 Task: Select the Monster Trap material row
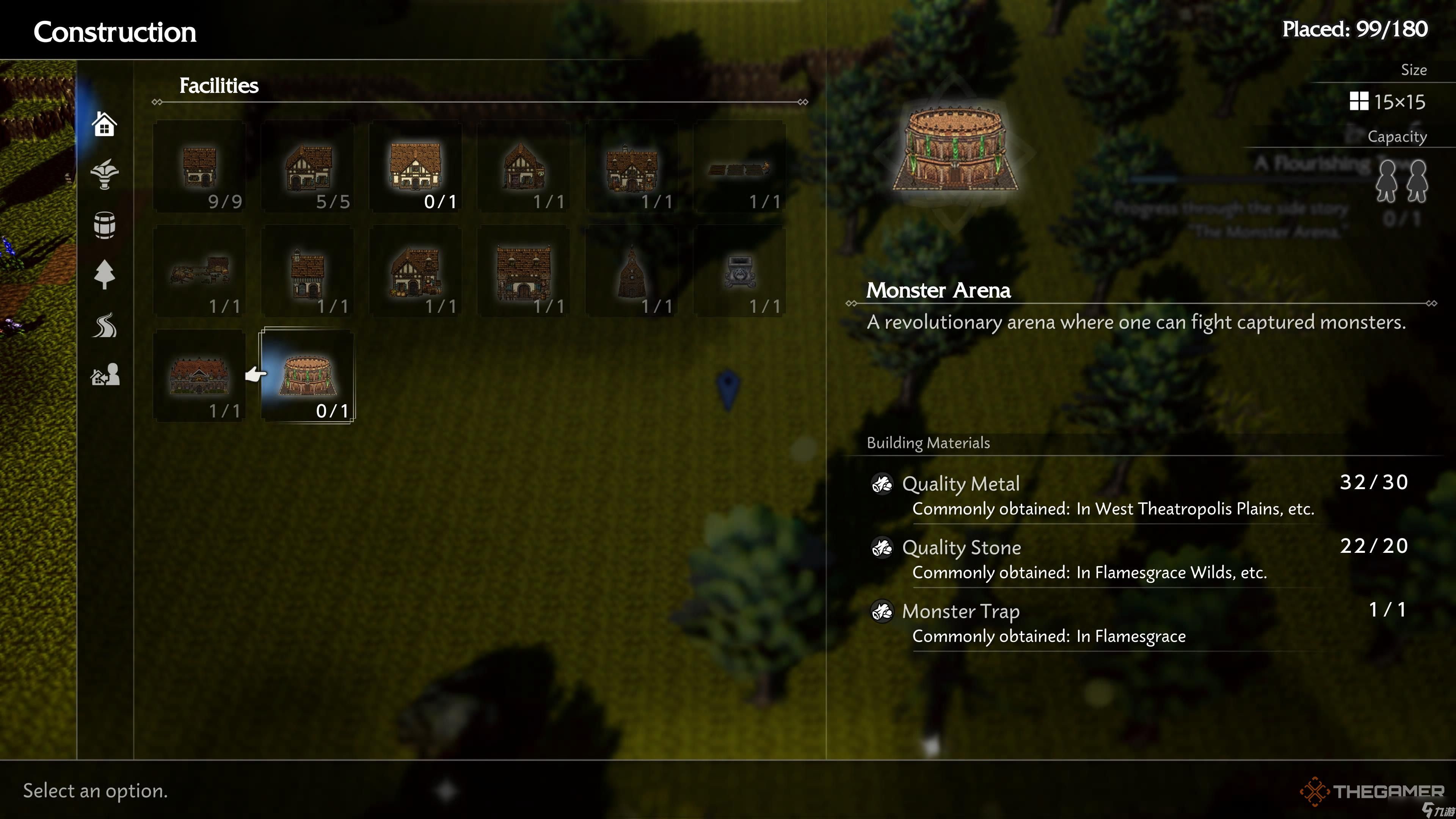pyautogui.click(x=1139, y=623)
